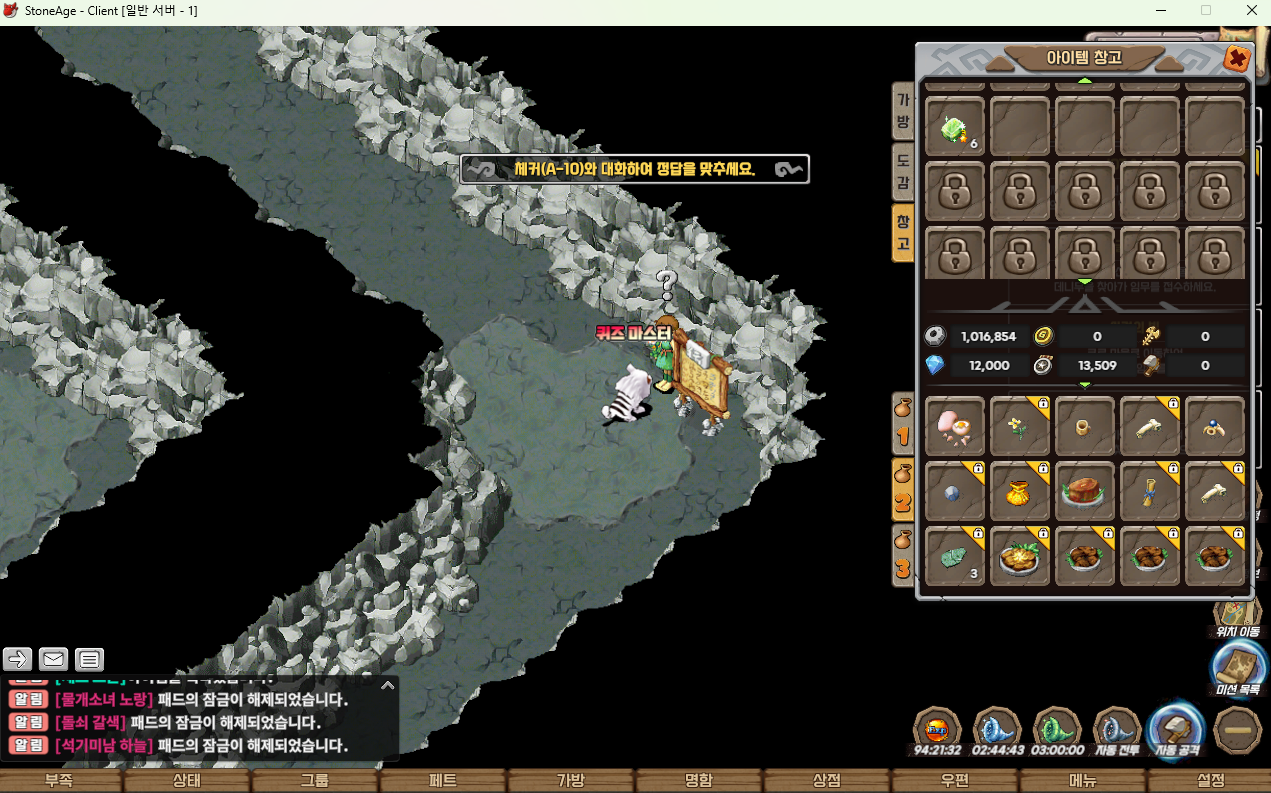Image resolution: width=1271 pixels, height=793 pixels.
Task: Open the 위치 이동 location travel map
Action: (1237, 611)
